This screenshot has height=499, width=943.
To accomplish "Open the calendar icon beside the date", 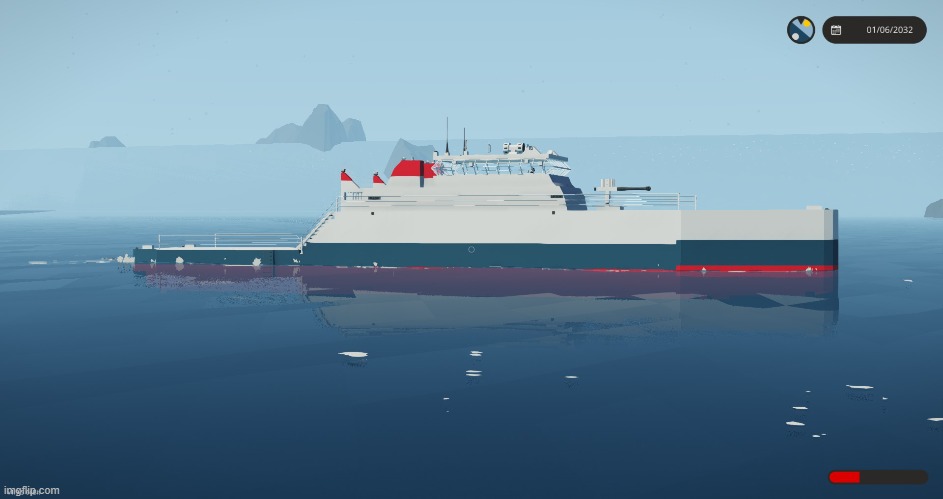I will click(x=836, y=30).
